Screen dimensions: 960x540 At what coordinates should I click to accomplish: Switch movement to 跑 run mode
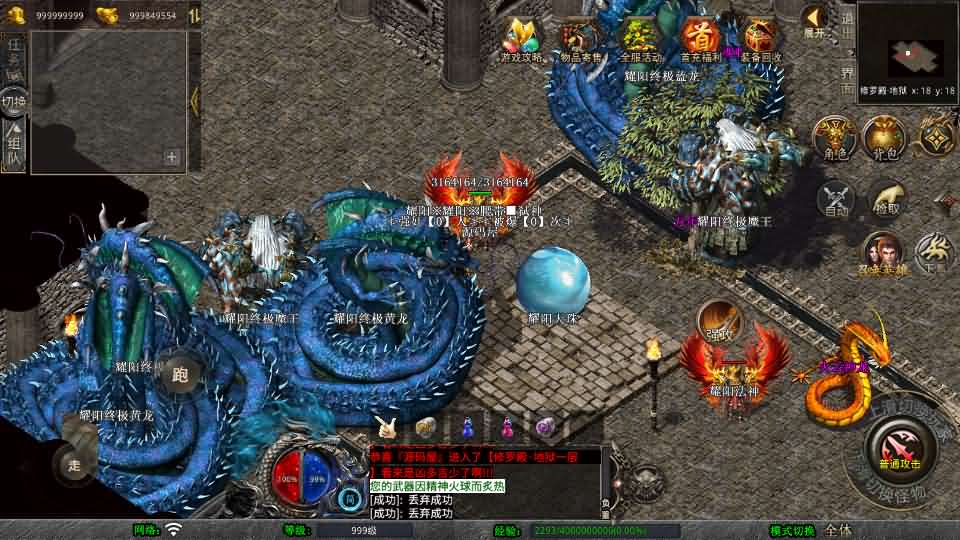pos(180,375)
